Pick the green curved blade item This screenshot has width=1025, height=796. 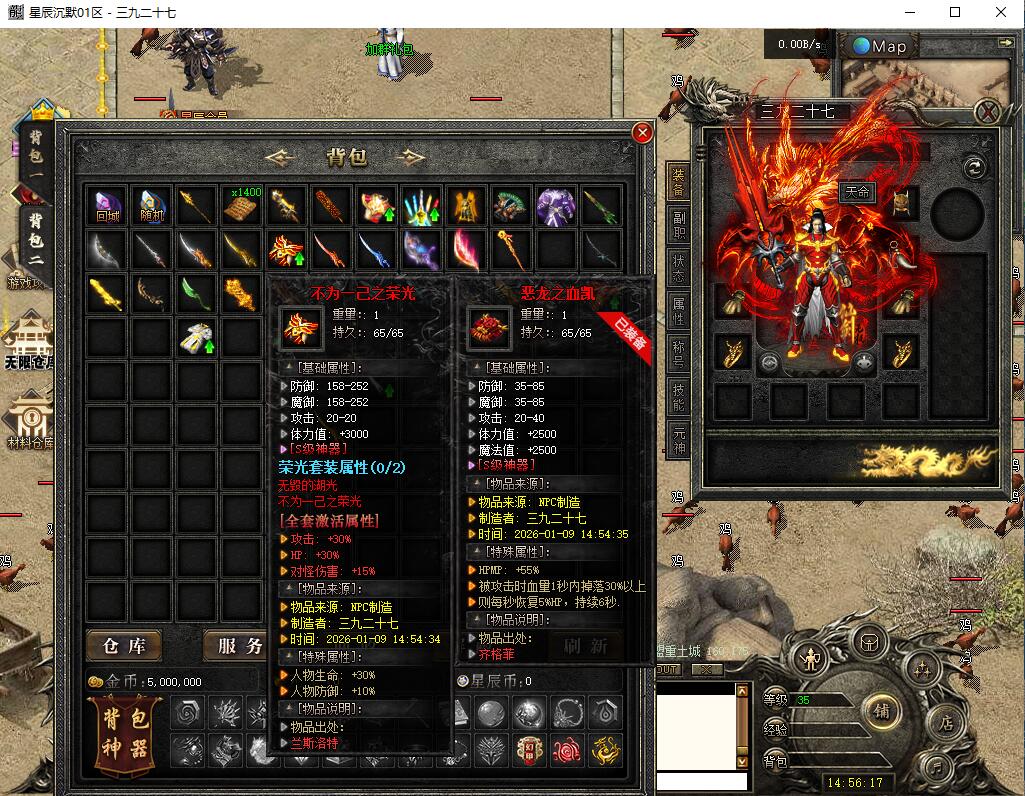point(196,293)
